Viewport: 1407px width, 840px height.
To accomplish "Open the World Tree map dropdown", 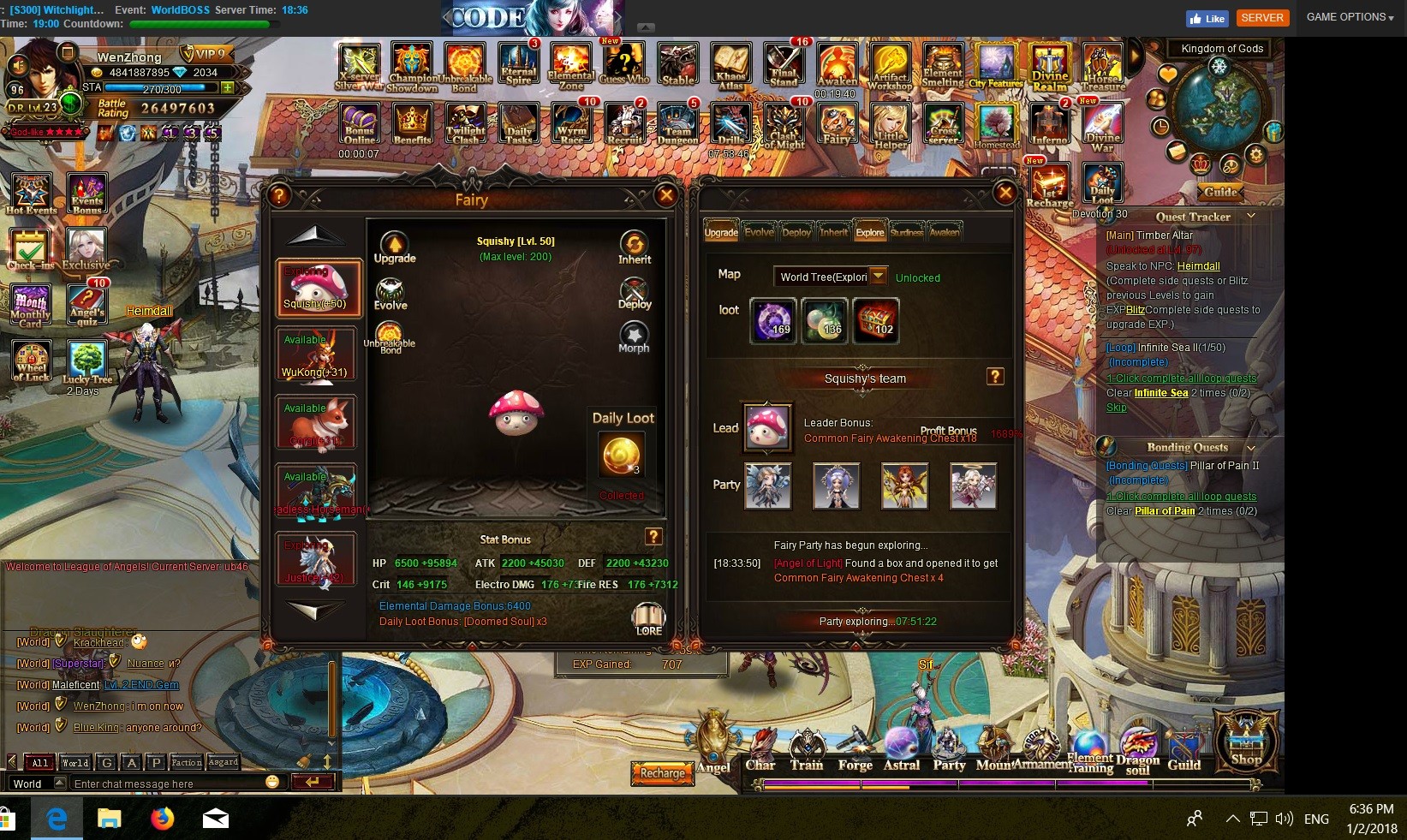I will point(878,277).
